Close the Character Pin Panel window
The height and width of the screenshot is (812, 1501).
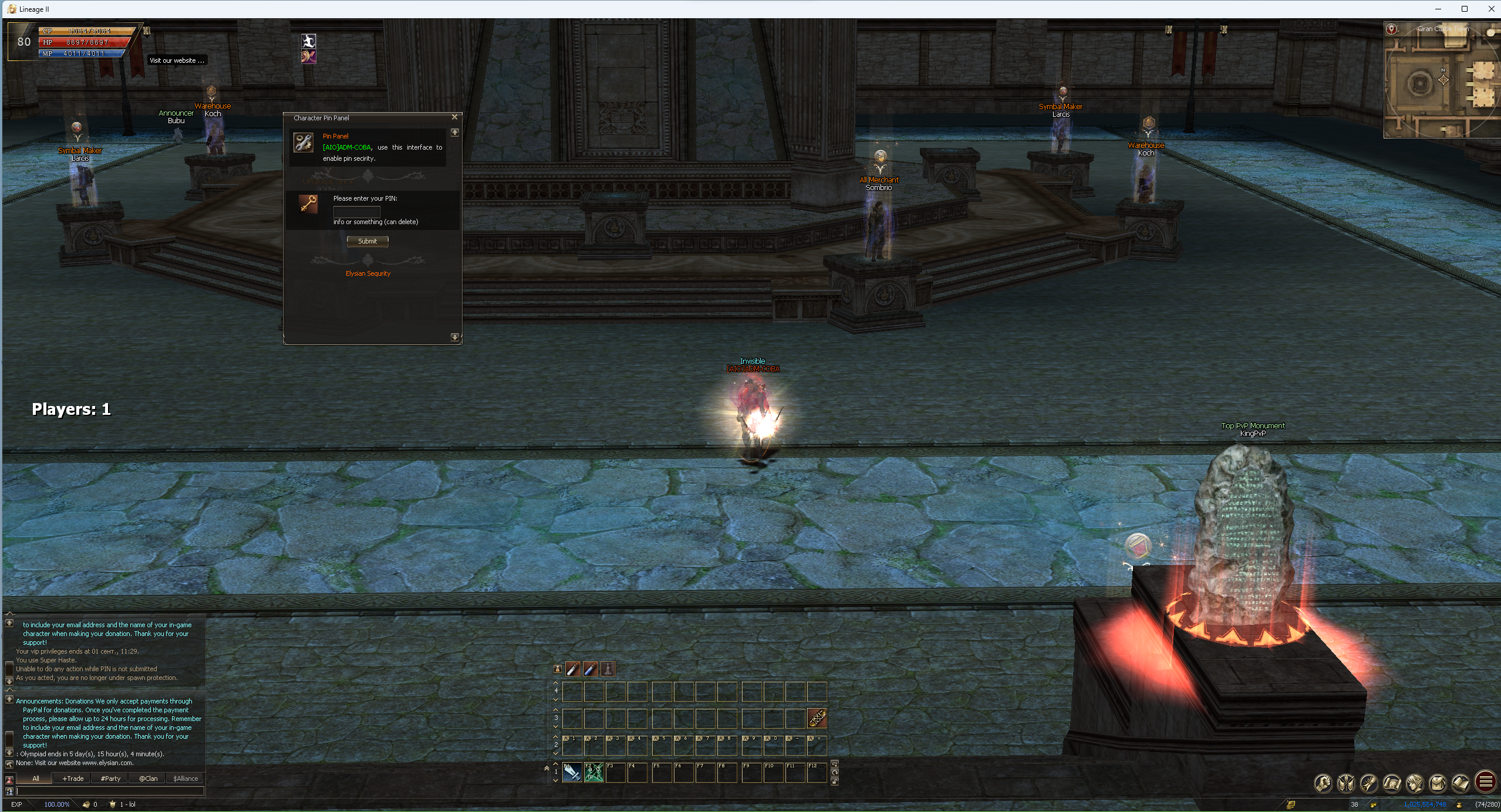click(x=454, y=117)
